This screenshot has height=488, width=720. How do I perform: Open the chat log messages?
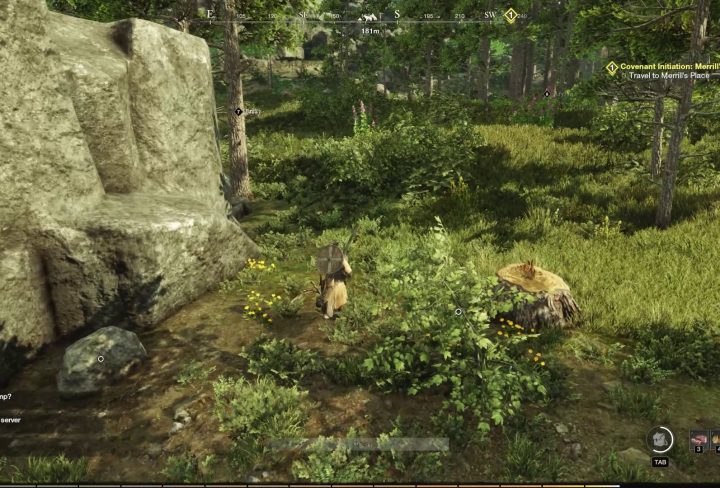(x=12, y=408)
